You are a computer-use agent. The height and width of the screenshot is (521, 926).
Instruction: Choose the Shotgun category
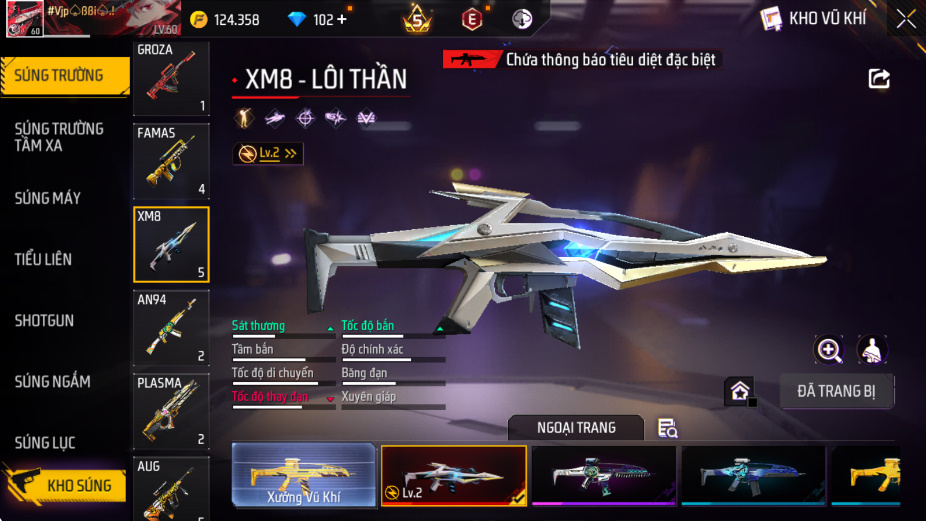(x=44, y=321)
